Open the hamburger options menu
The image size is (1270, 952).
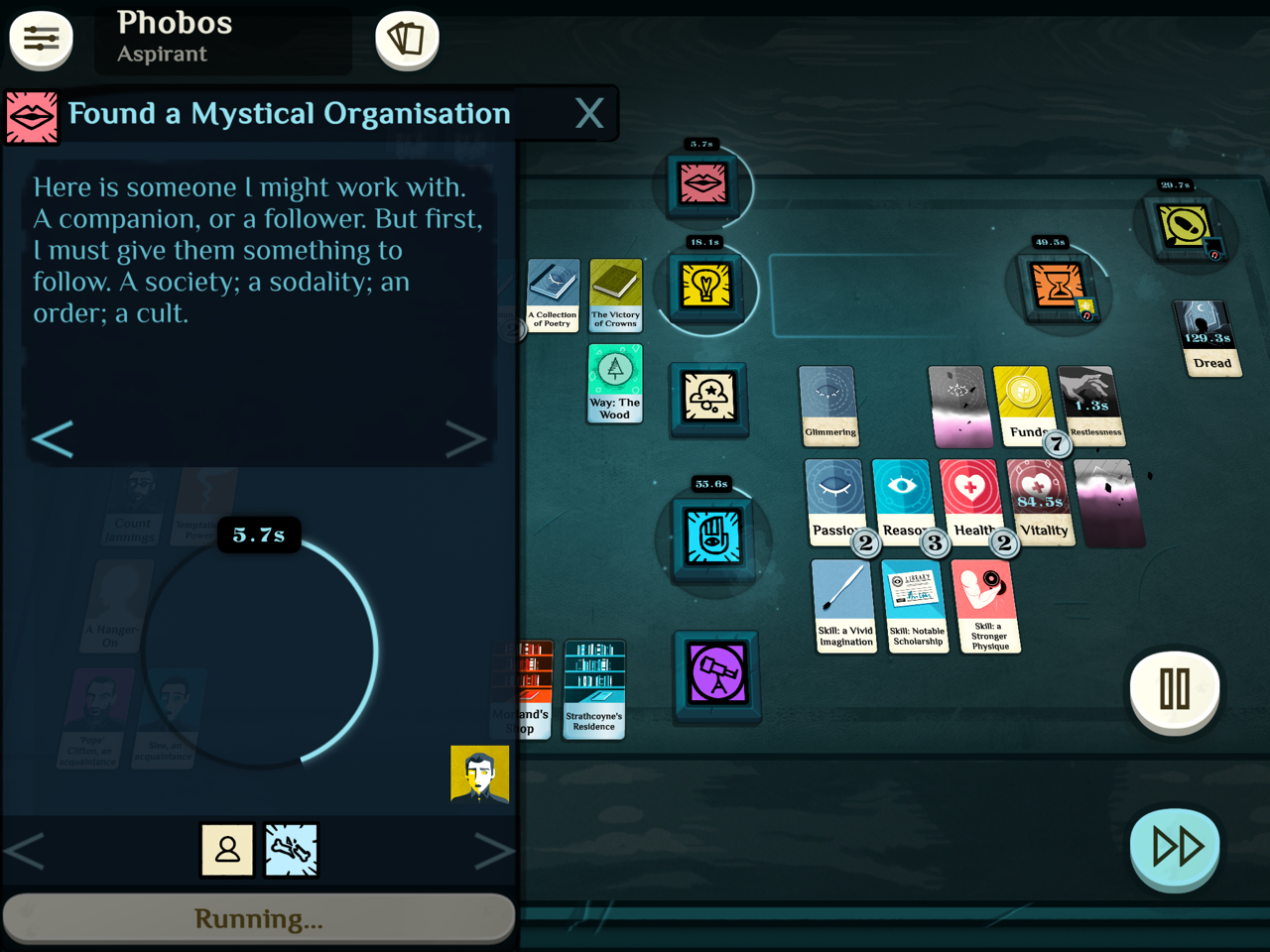point(41,40)
